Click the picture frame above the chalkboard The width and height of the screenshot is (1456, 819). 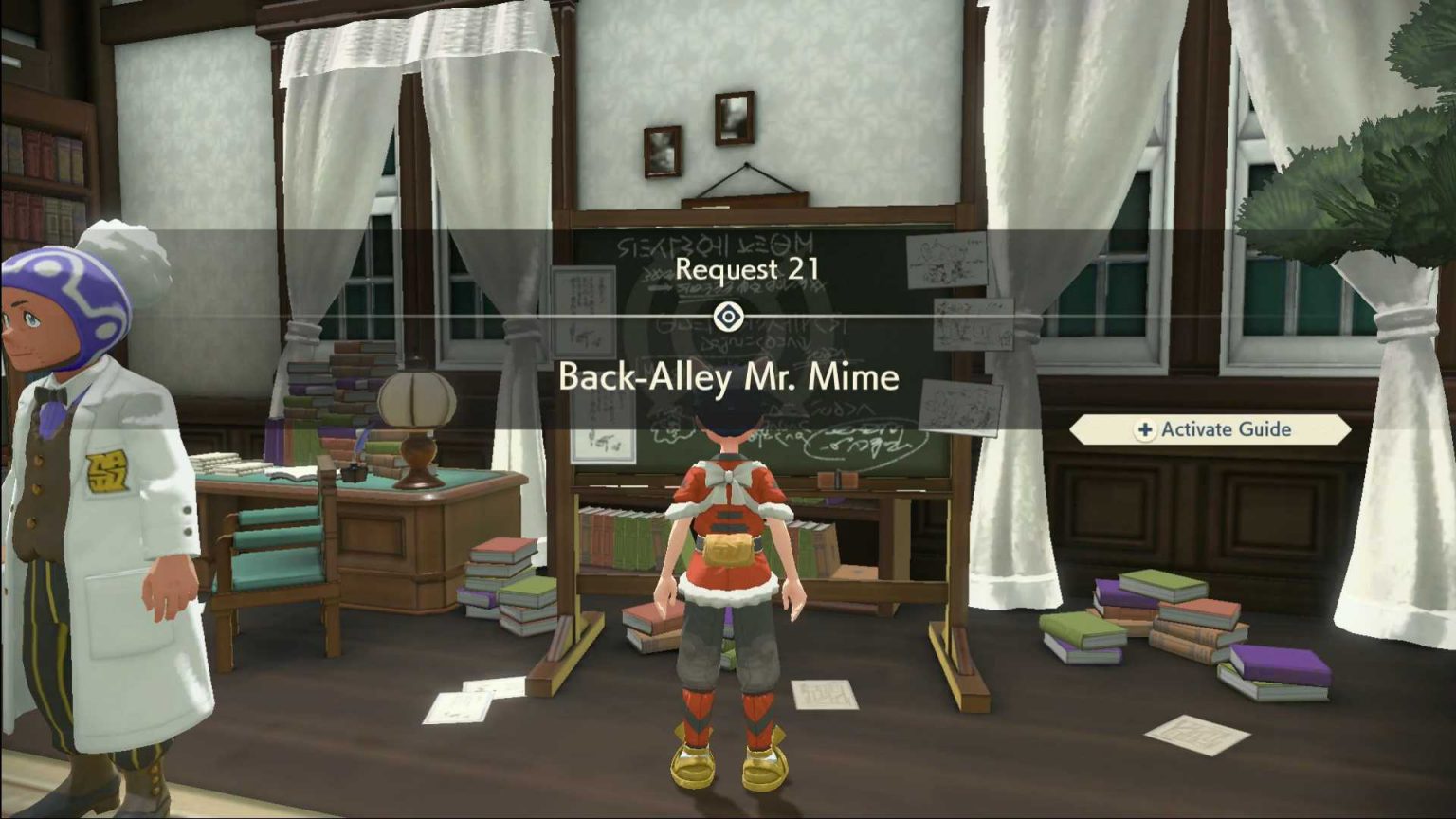point(735,118)
